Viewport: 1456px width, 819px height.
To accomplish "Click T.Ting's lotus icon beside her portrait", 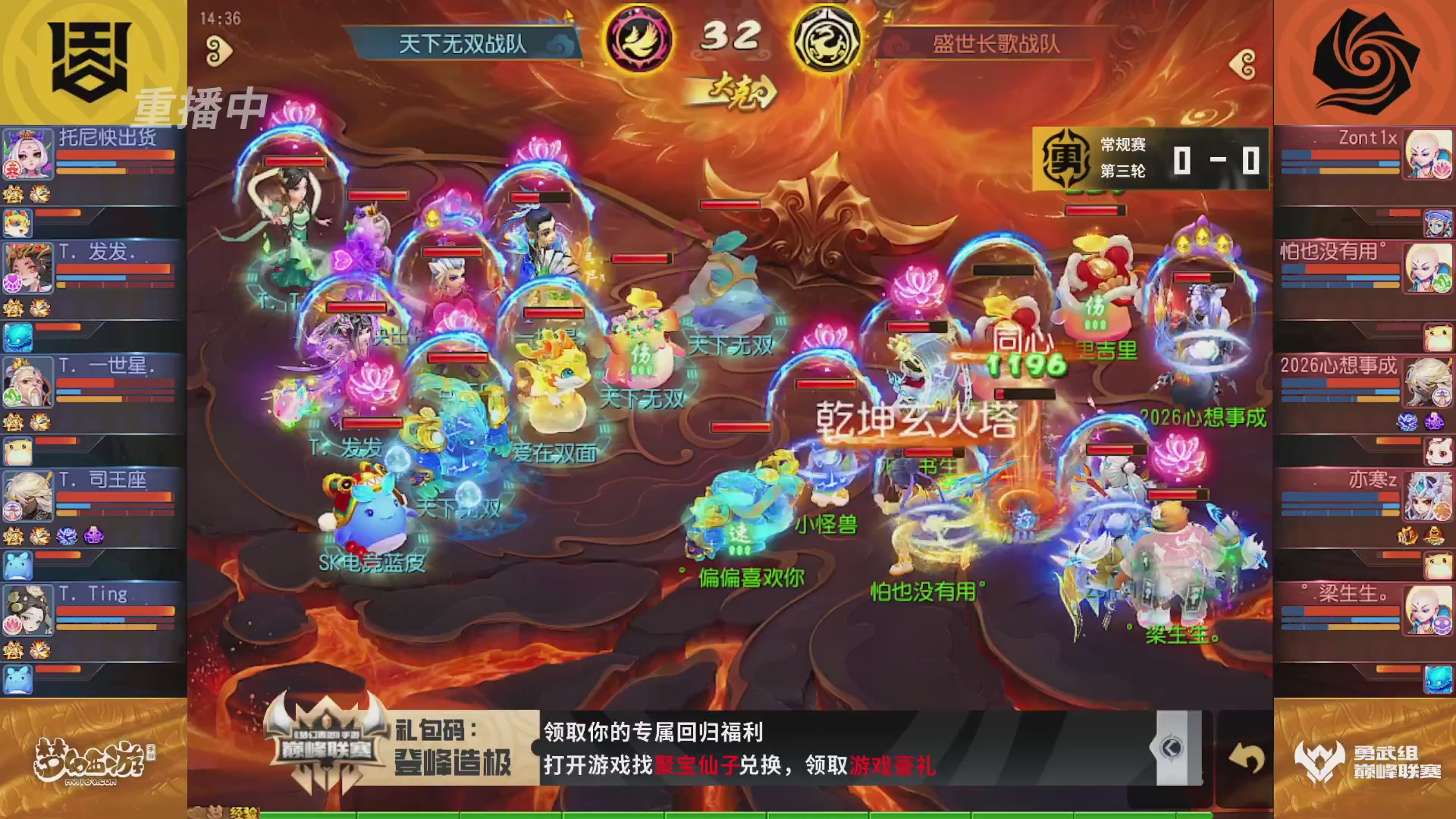I will 11,623.
